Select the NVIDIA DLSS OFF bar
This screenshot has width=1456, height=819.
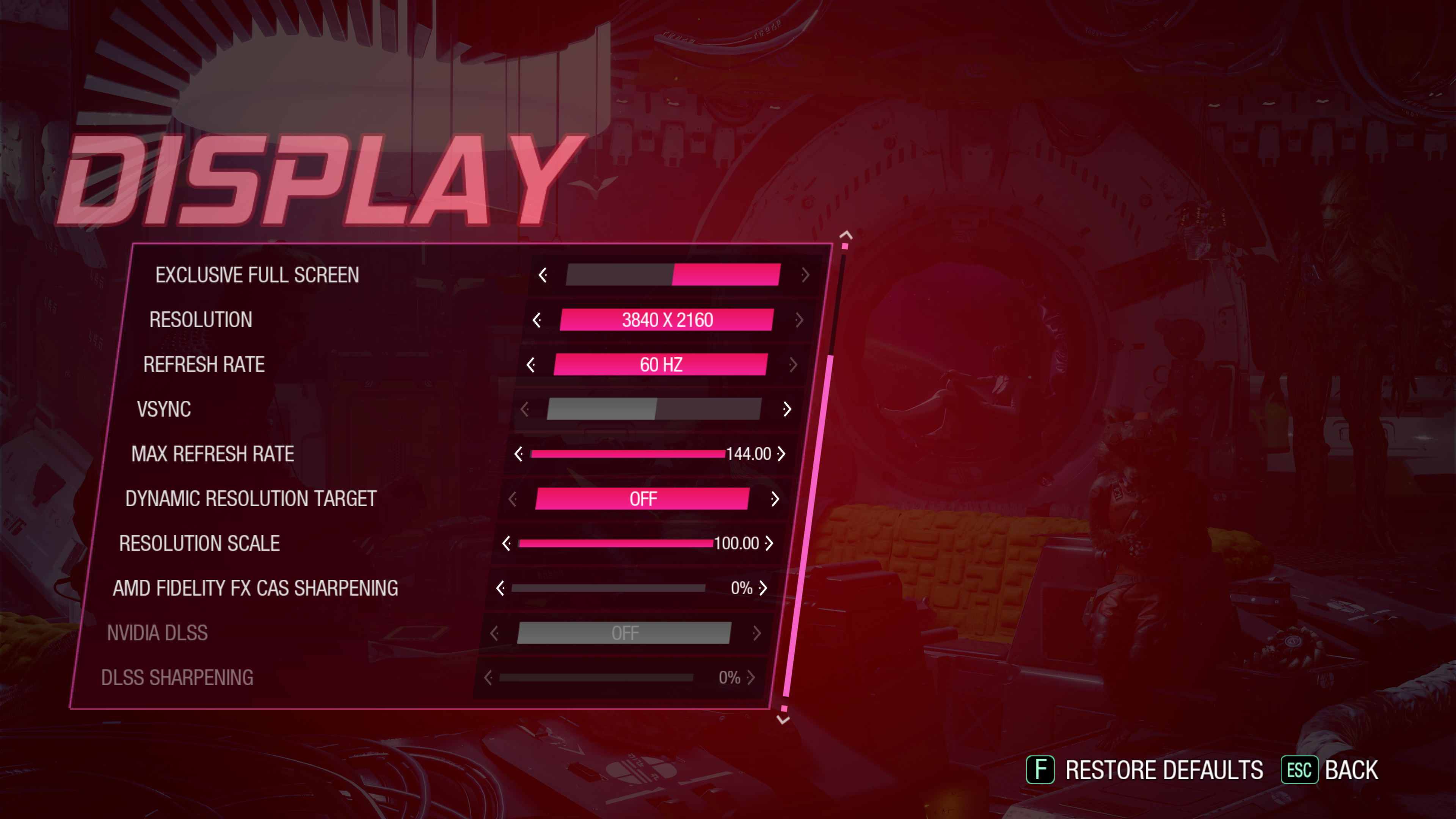624,633
